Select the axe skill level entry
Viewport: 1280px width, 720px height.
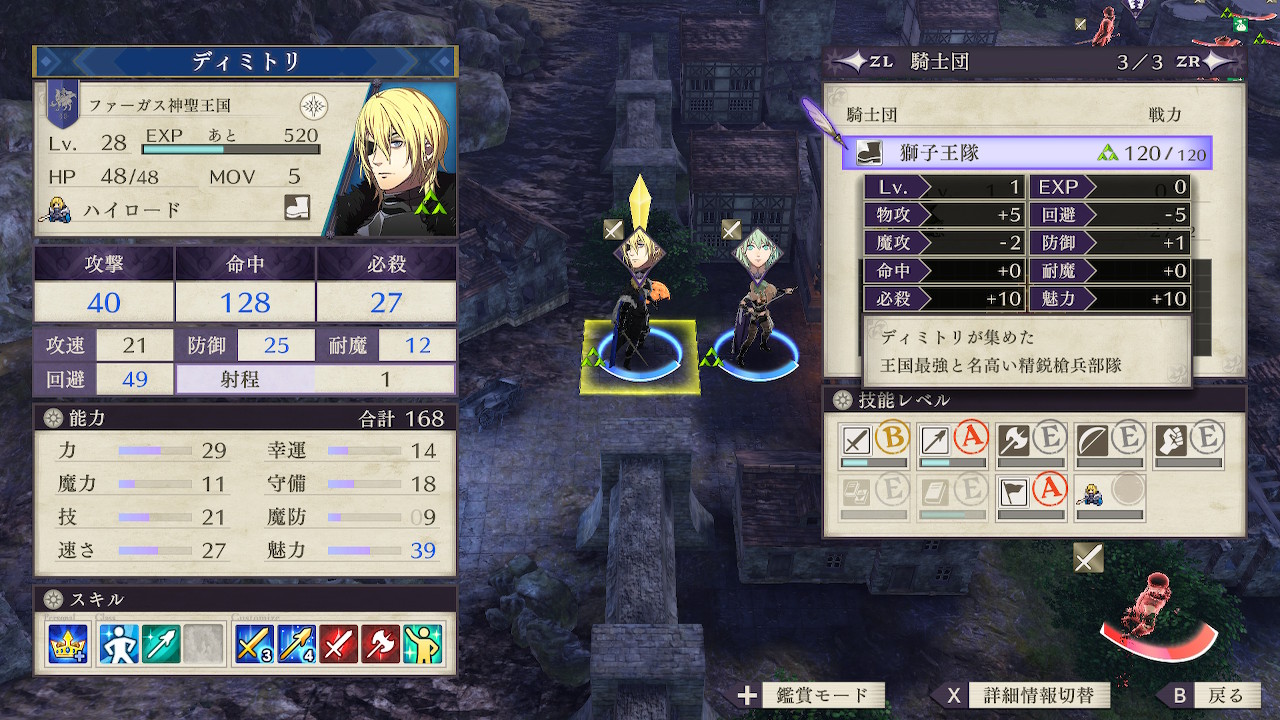1030,444
